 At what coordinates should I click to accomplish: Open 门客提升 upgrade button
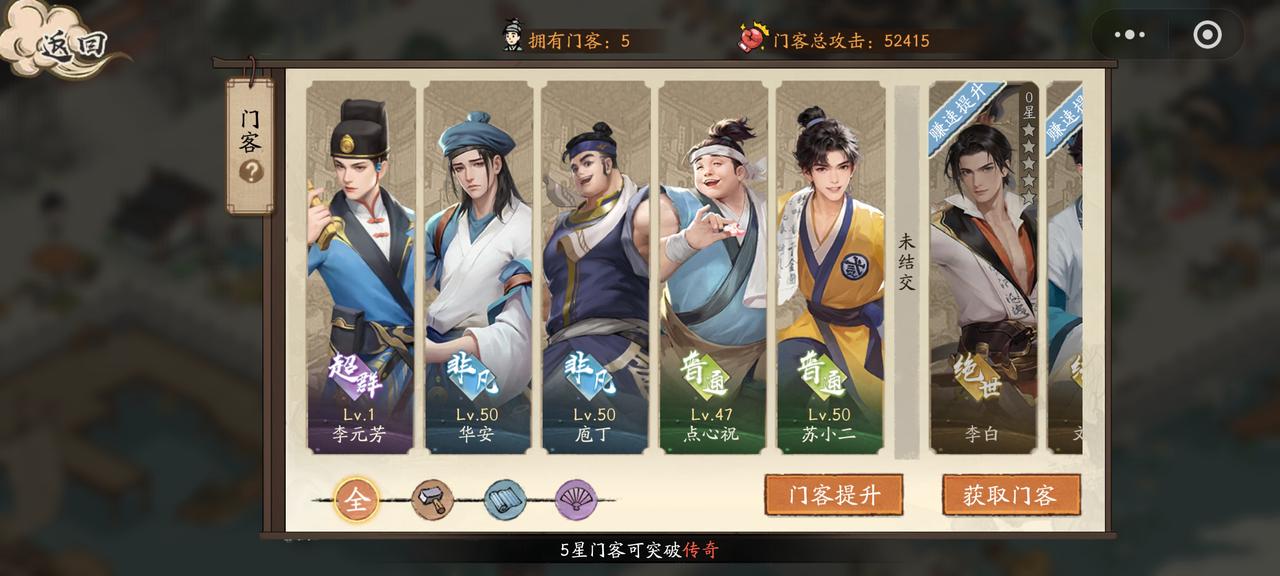point(834,495)
